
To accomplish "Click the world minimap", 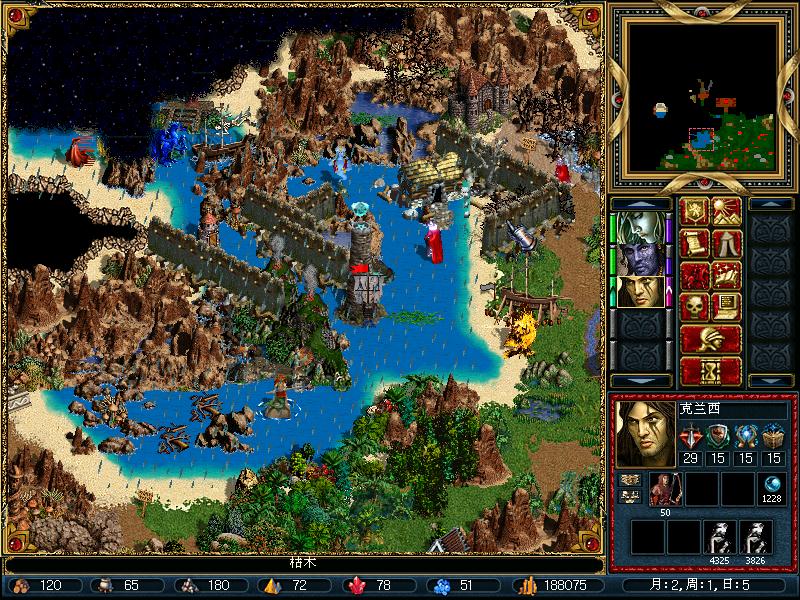I will [706, 96].
